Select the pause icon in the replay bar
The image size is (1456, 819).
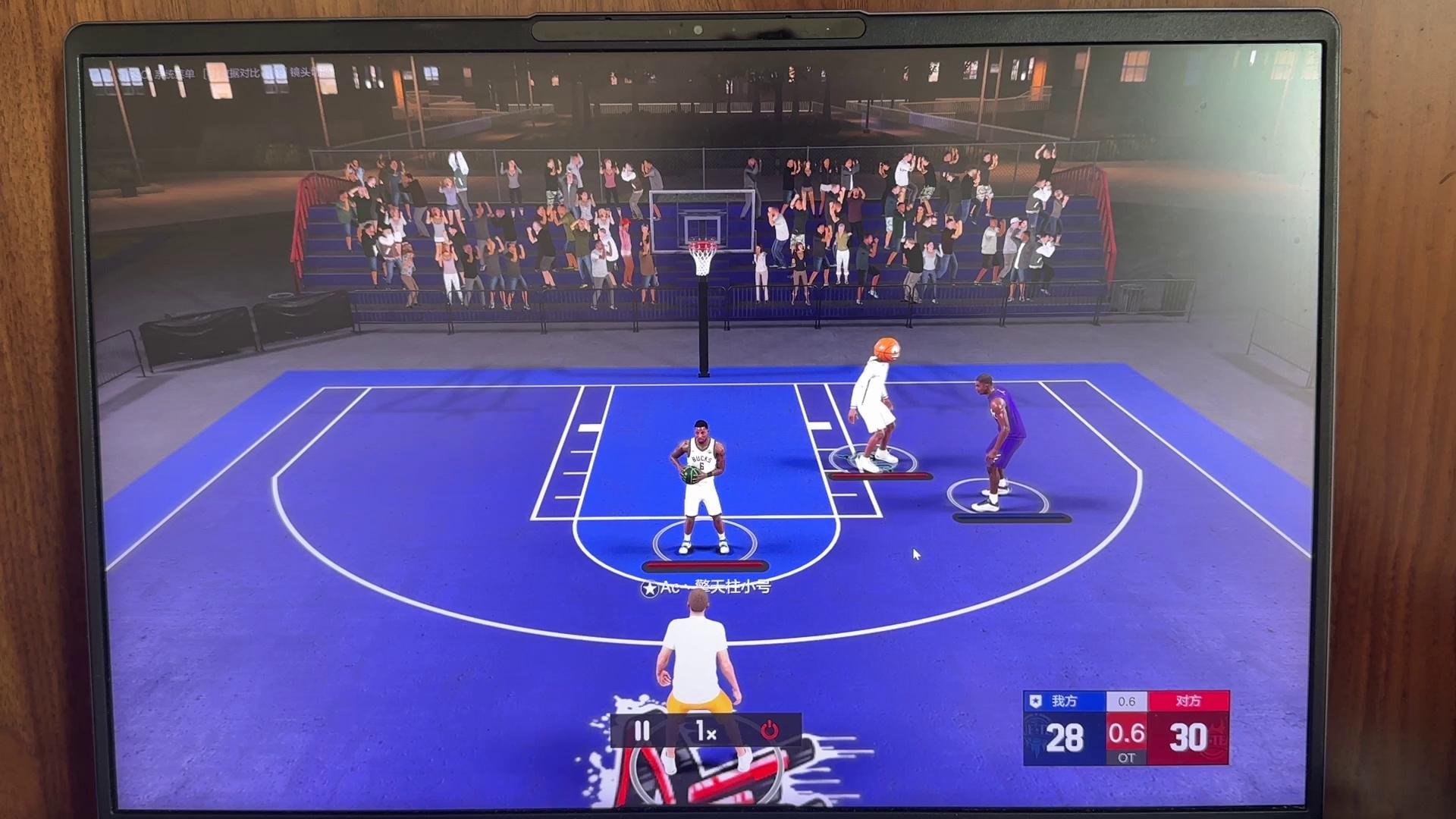coord(642,730)
